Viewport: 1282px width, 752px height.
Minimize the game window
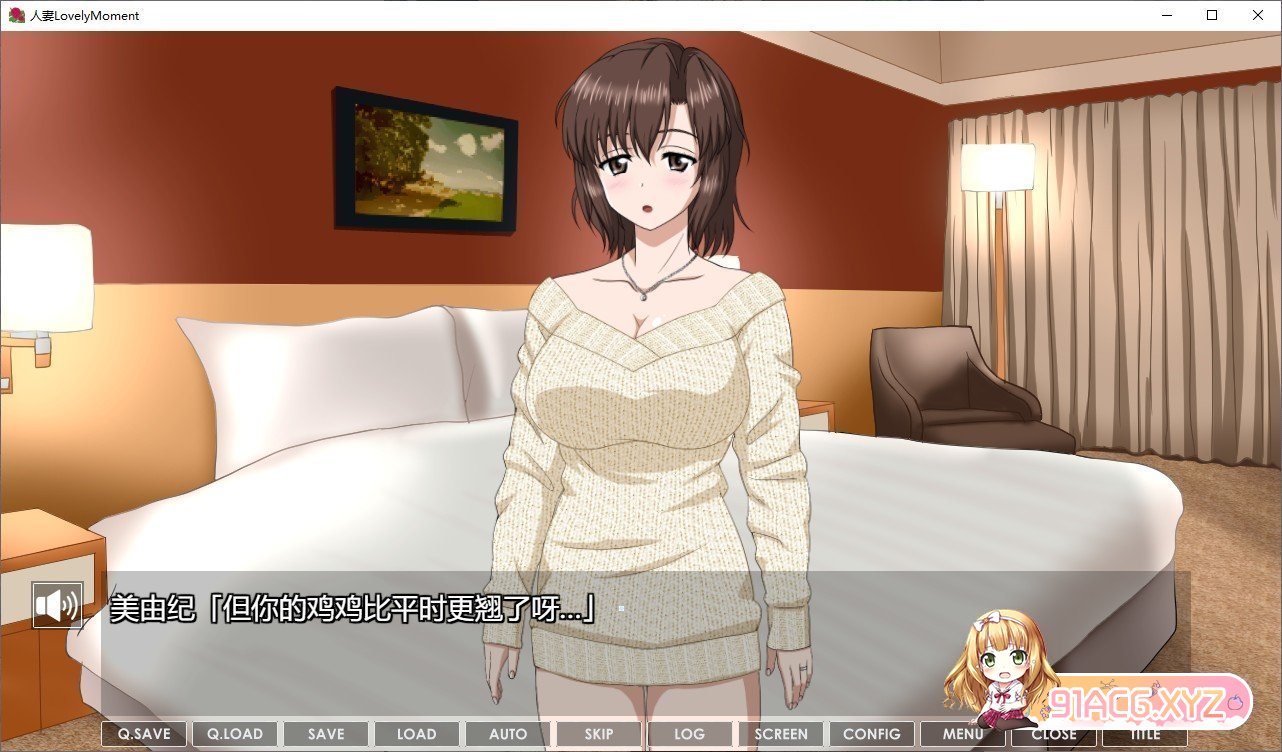(x=1166, y=15)
